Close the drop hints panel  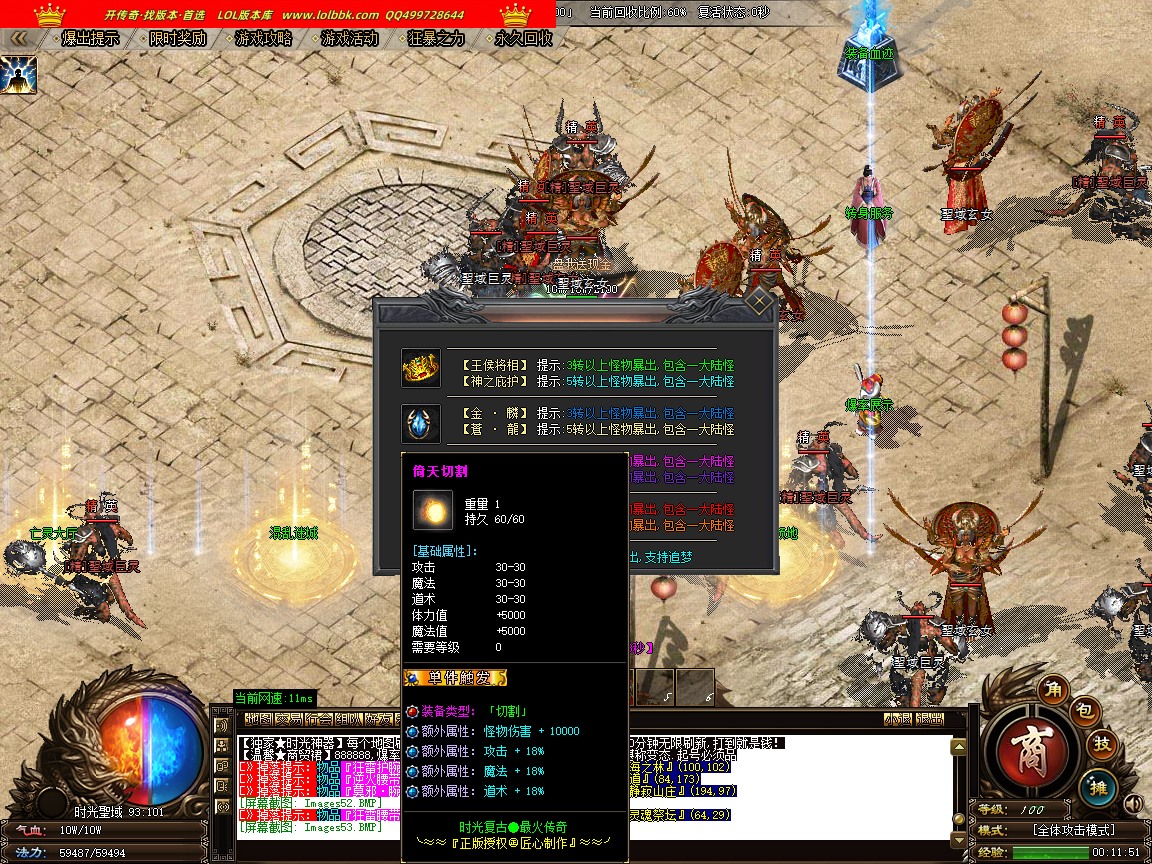pyautogui.click(x=760, y=302)
